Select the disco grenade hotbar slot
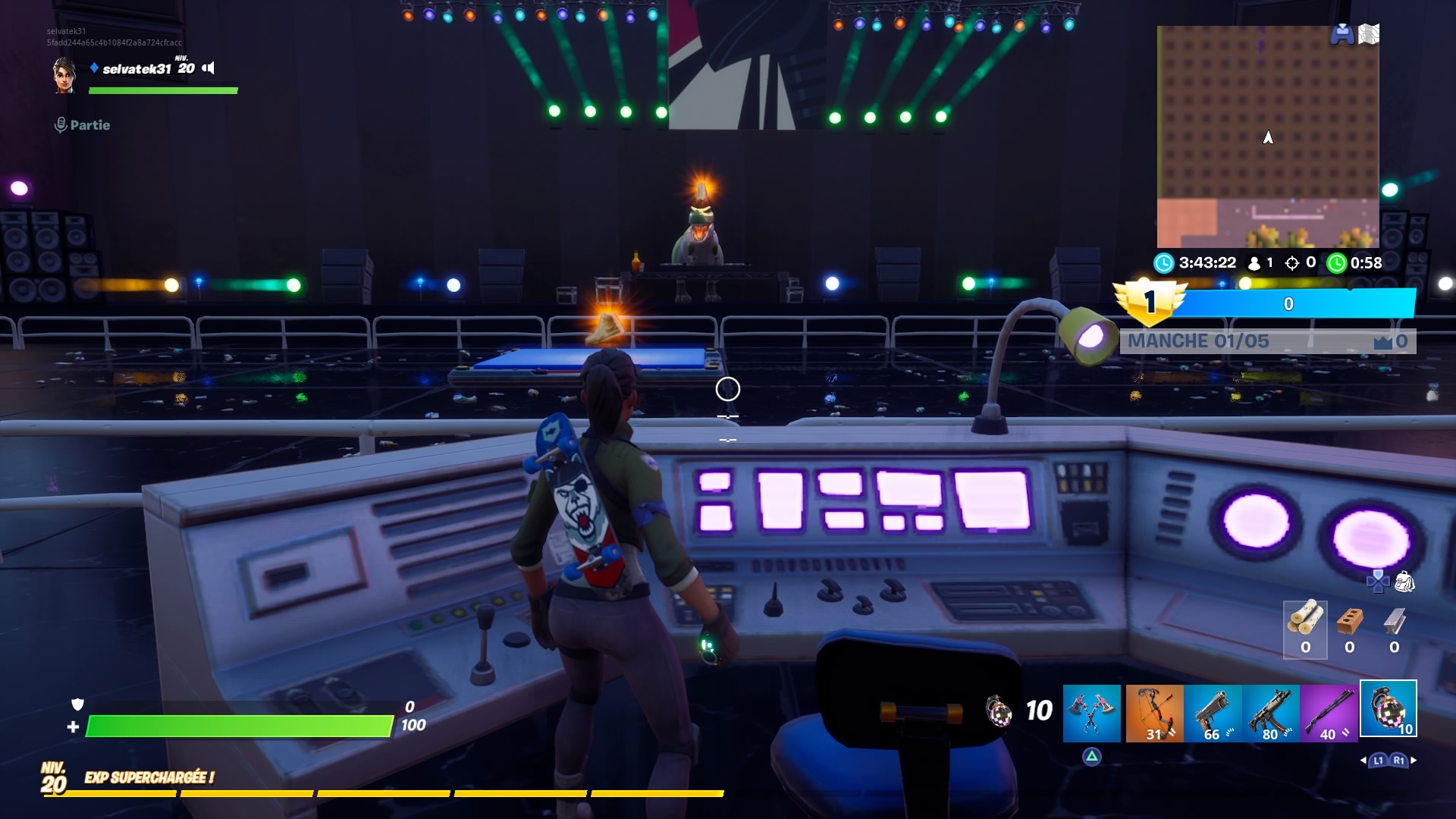Screen dimensions: 1456x819 [1388, 709]
